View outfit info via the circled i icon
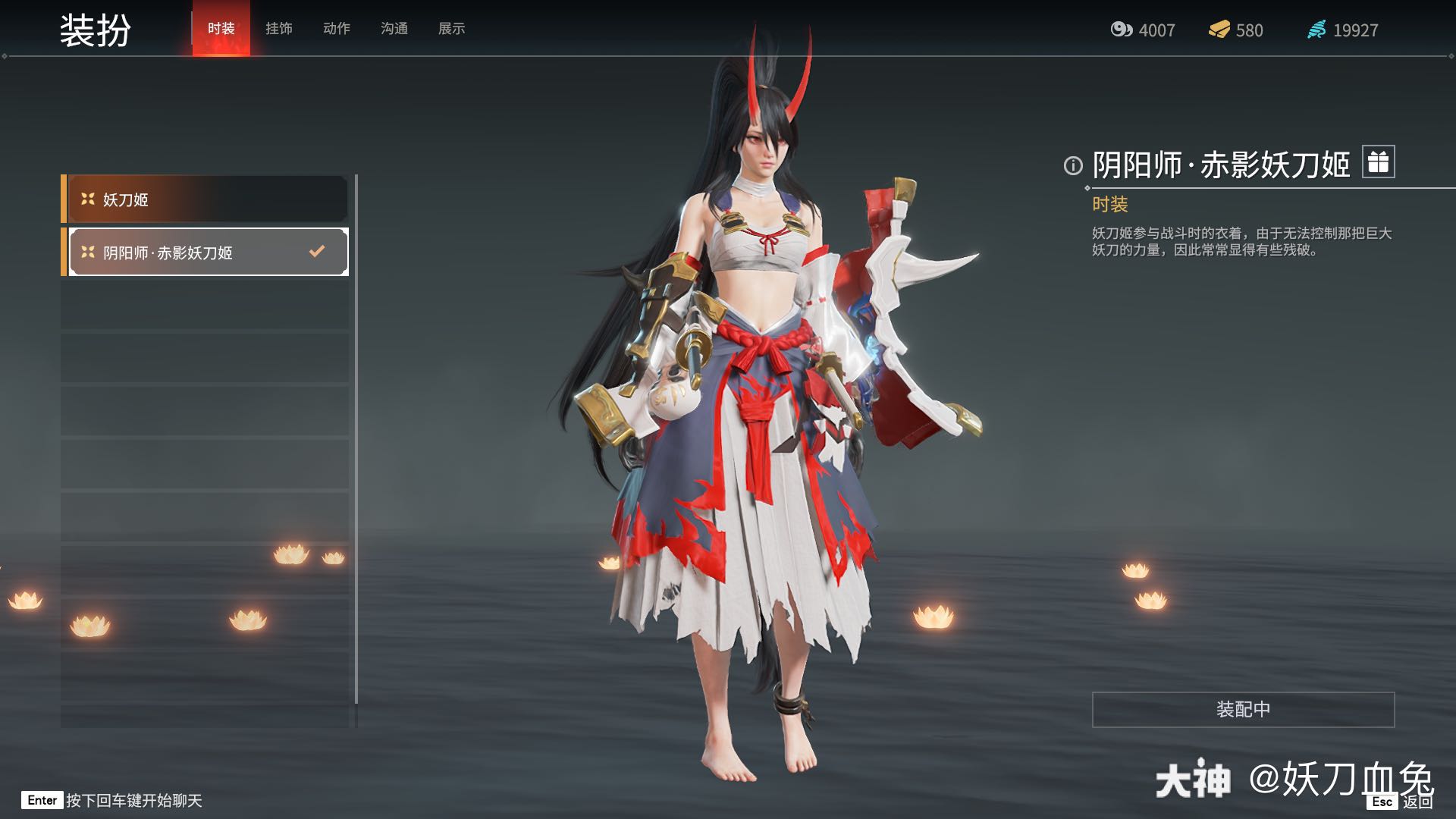 (x=1073, y=165)
